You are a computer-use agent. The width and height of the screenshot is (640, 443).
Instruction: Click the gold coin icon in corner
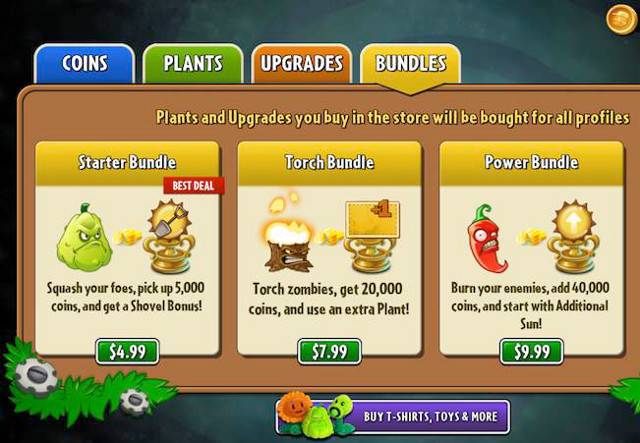tap(621, 18)
